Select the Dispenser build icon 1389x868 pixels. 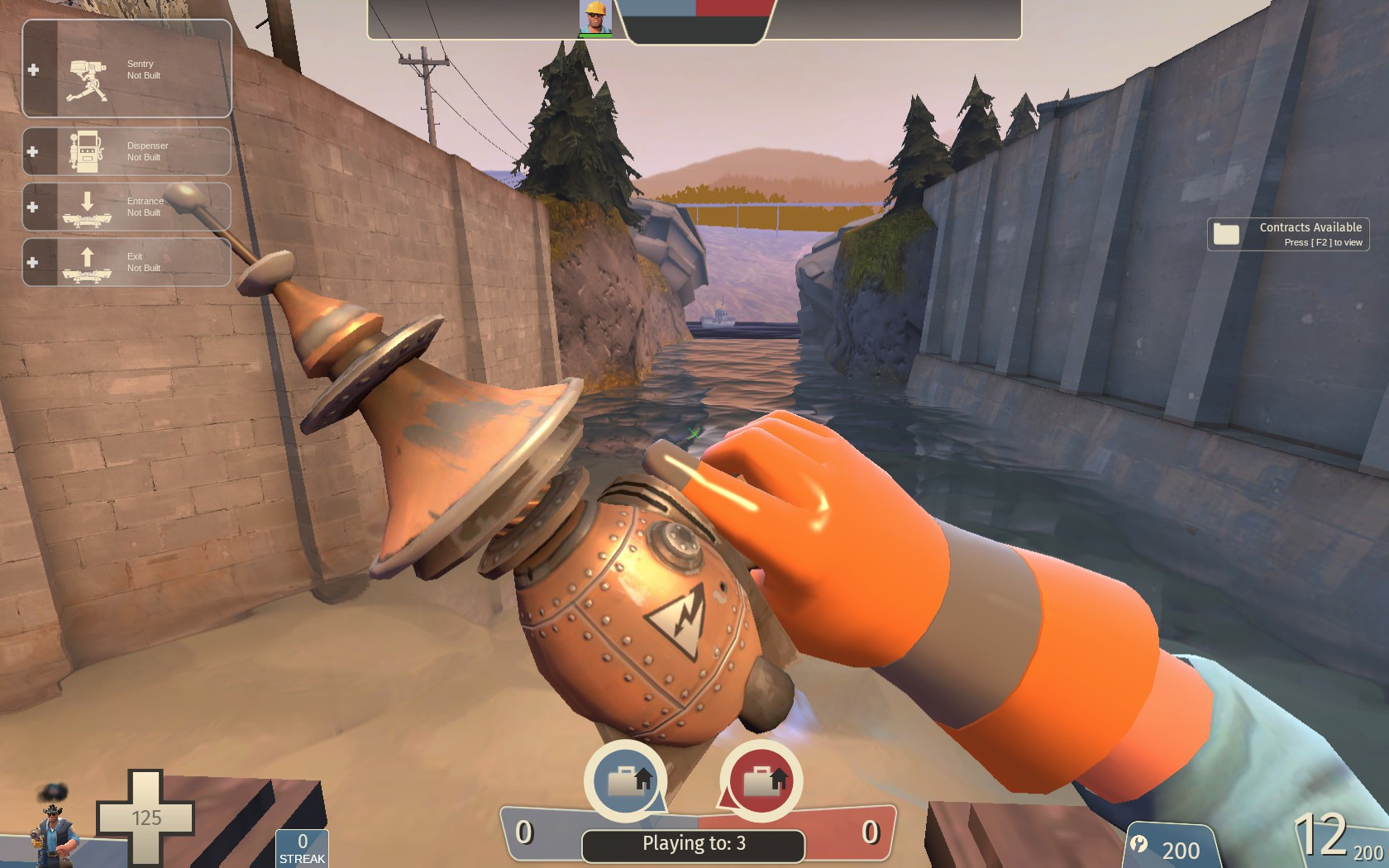[85, 150]
